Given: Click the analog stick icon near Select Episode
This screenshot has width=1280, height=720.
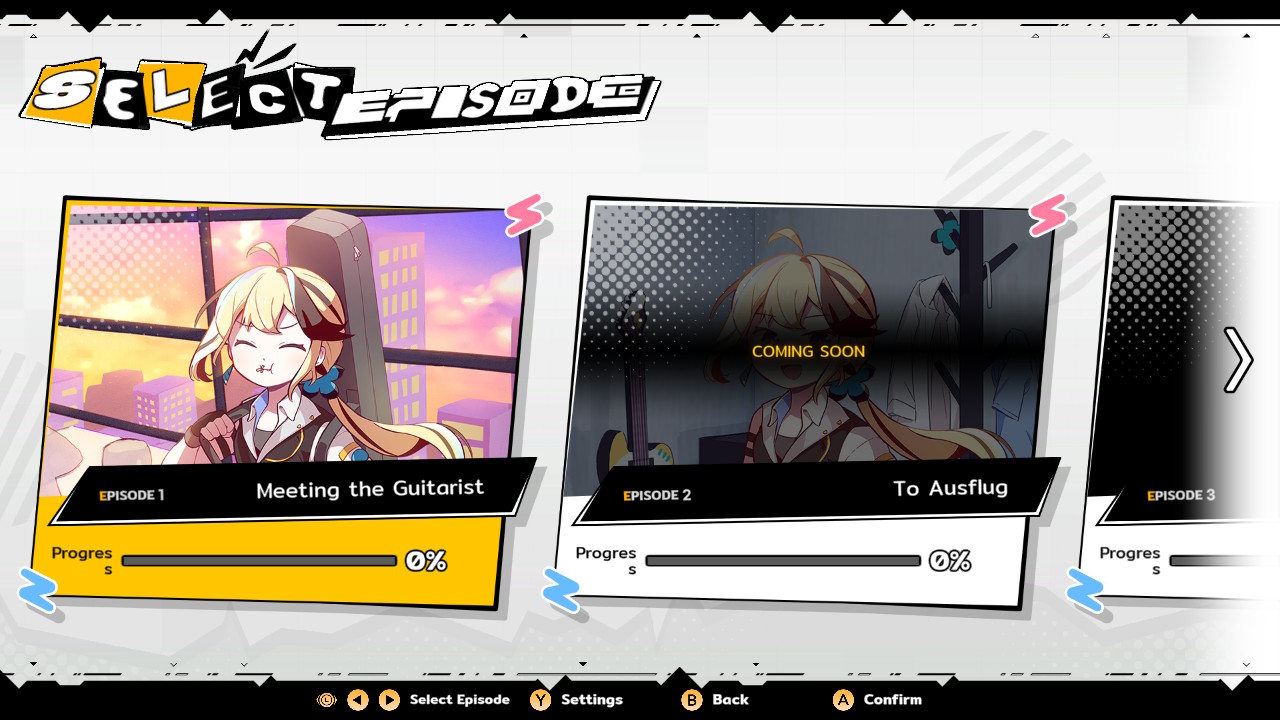Looking at the screenshot, I should (324, 700).
